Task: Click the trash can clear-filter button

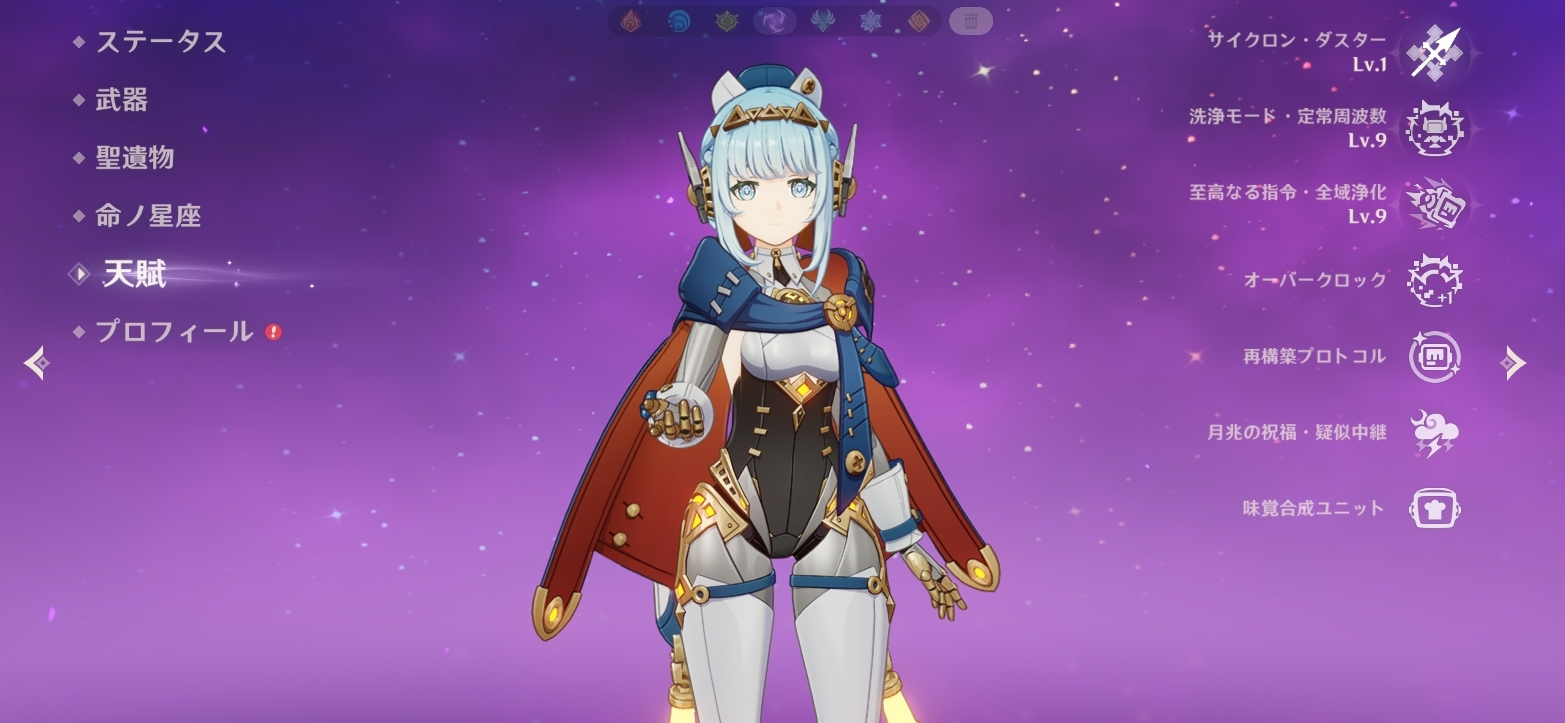Action: 970,20
